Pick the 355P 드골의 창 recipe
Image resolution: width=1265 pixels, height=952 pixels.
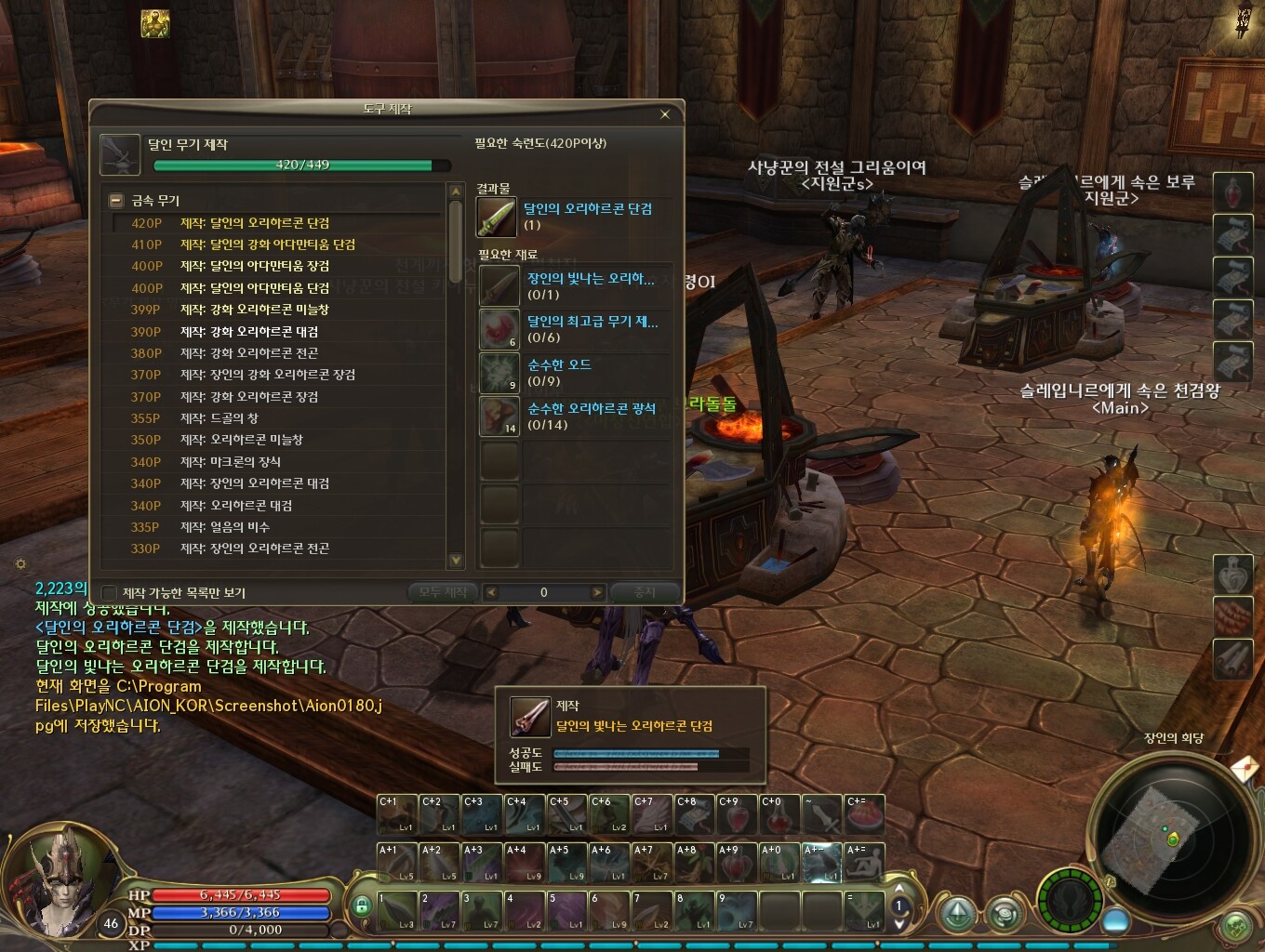click(219, 418)
